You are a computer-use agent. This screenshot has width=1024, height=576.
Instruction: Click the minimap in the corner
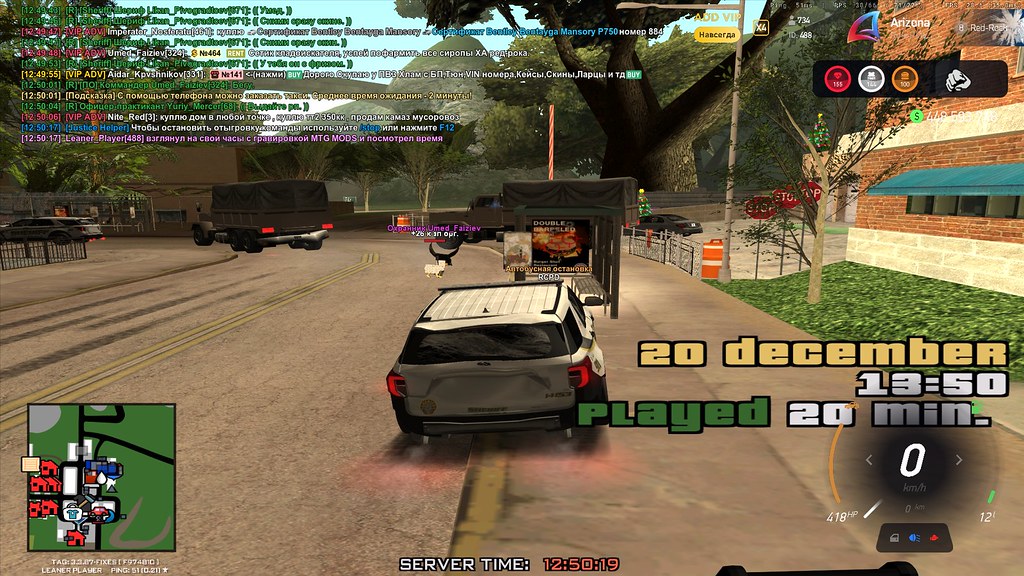click(x=101, y=477)
